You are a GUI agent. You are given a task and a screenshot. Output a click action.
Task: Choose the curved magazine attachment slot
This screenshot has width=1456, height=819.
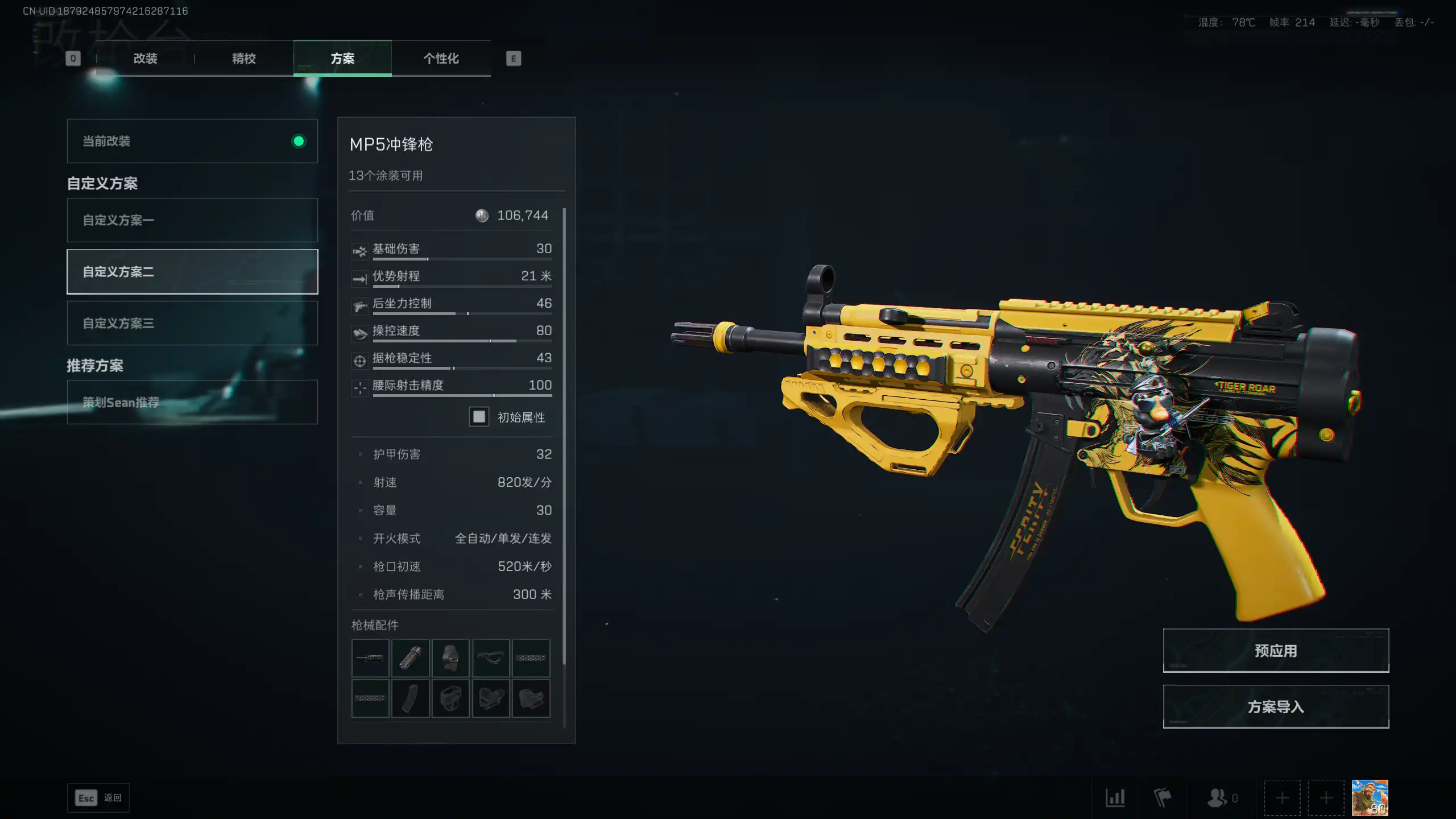click(x=411, y=698)
